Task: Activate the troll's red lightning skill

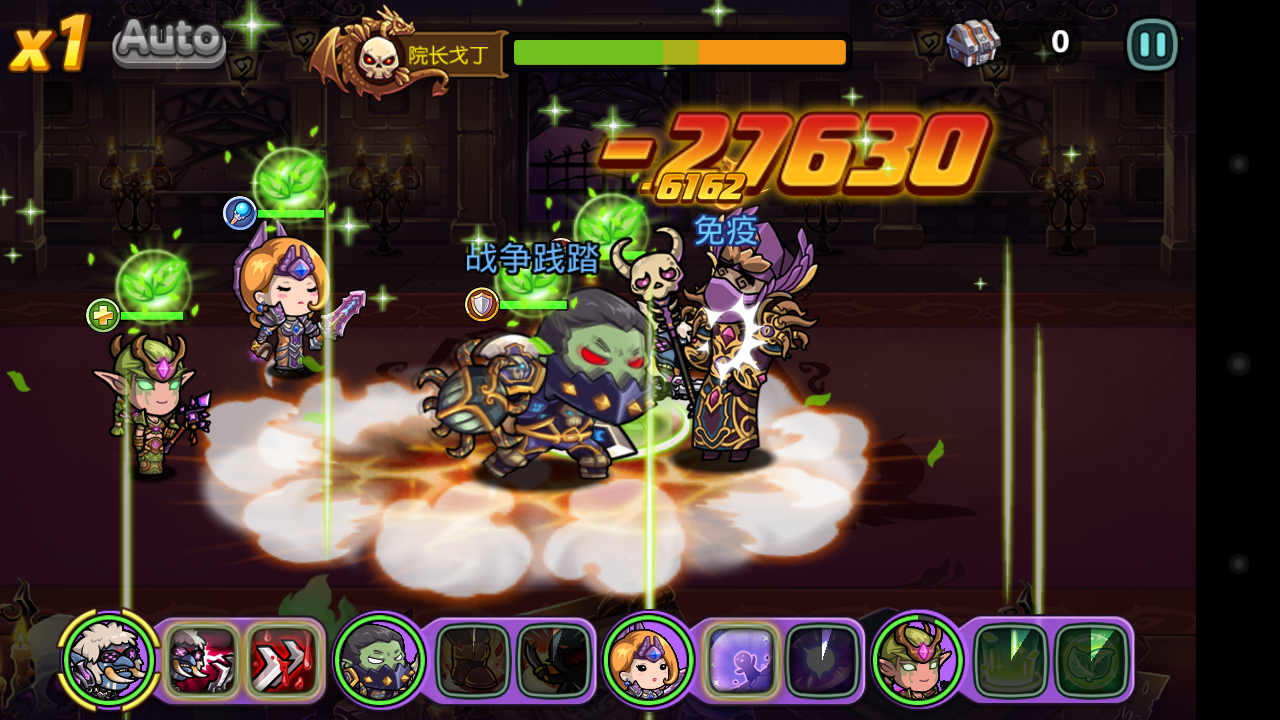Action: point(202,660)
